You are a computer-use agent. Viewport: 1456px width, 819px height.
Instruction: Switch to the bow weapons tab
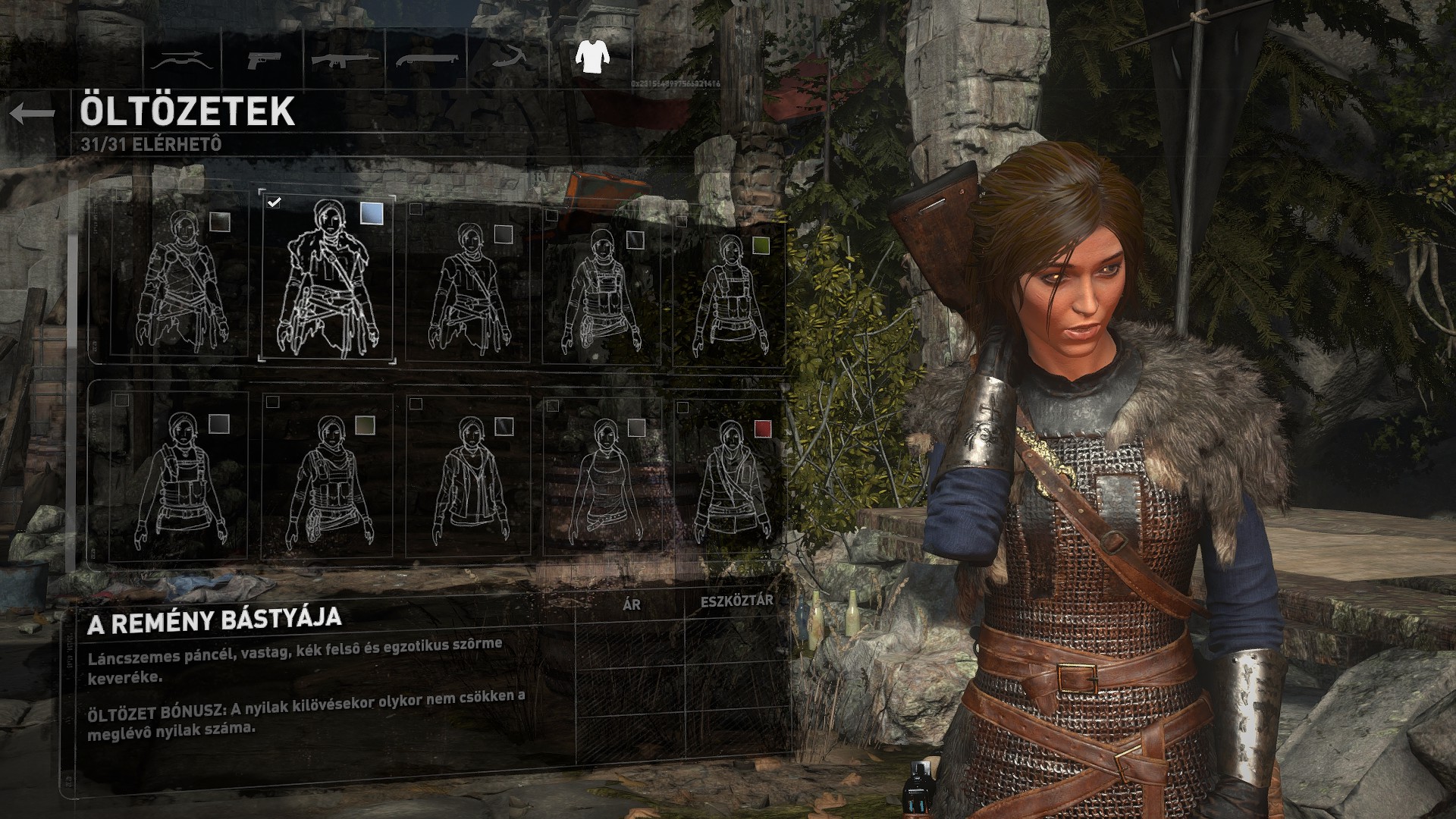[x=181, y=59]
